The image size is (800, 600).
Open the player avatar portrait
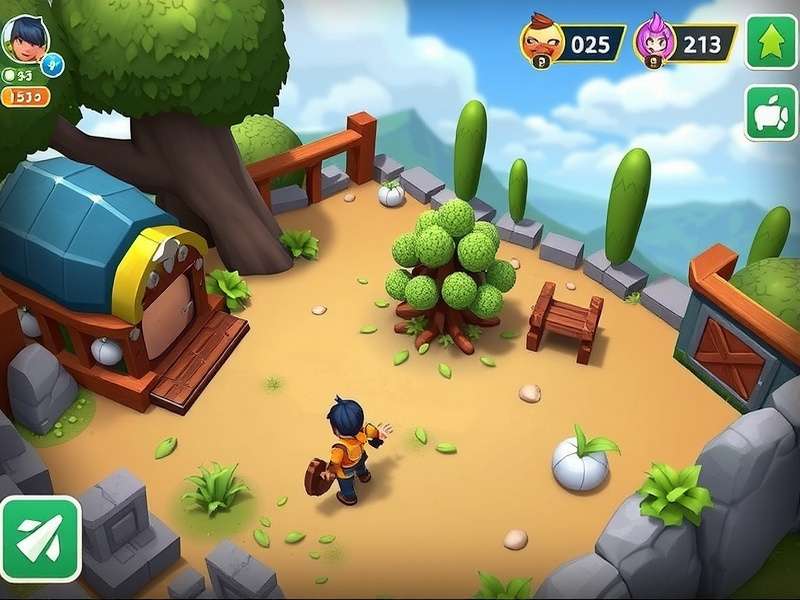(24, 38)
